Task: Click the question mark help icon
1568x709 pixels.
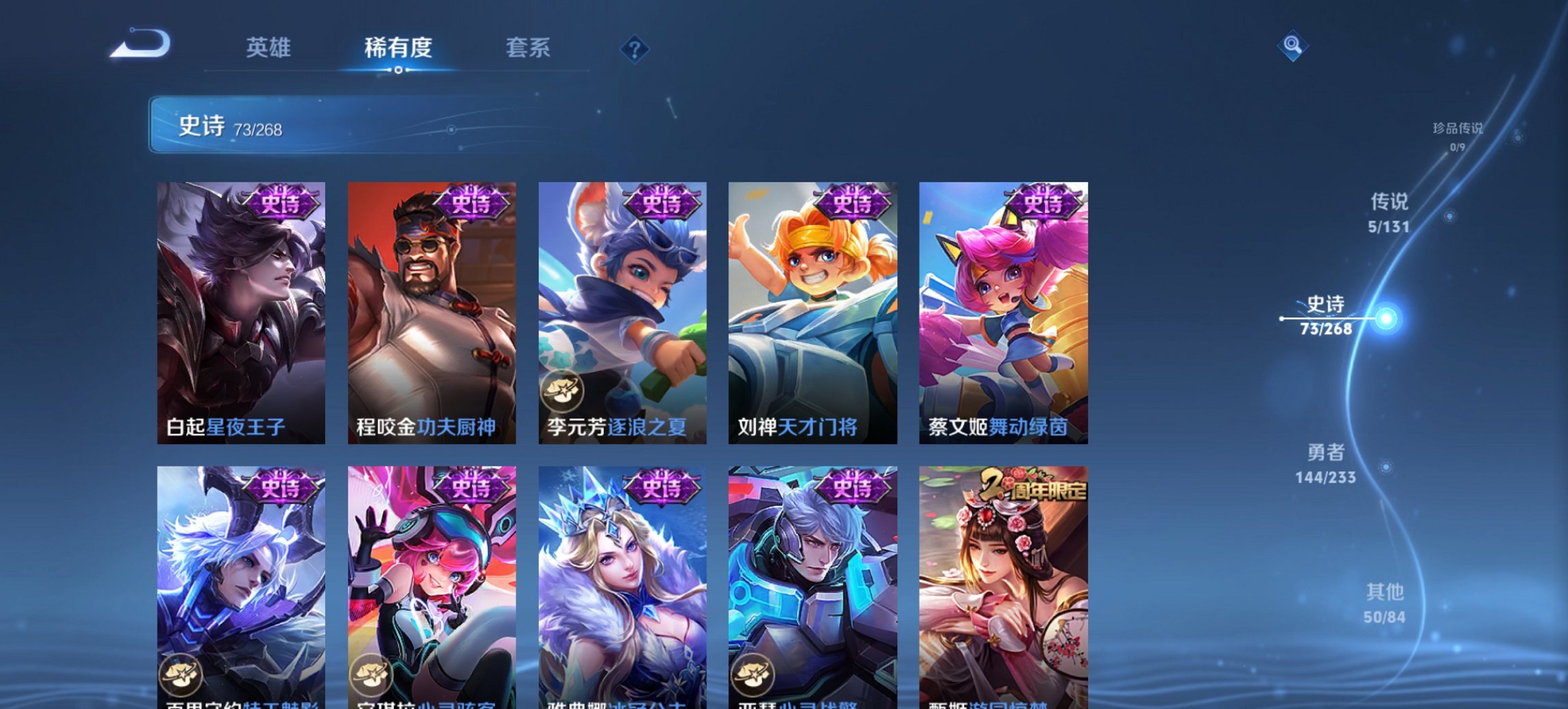Action: (634, 49)
